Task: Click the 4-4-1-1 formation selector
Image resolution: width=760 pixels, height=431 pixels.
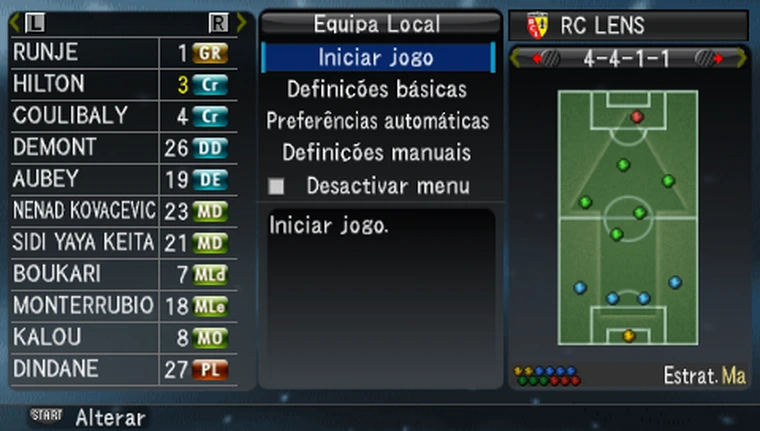Action: coord(627,57)
